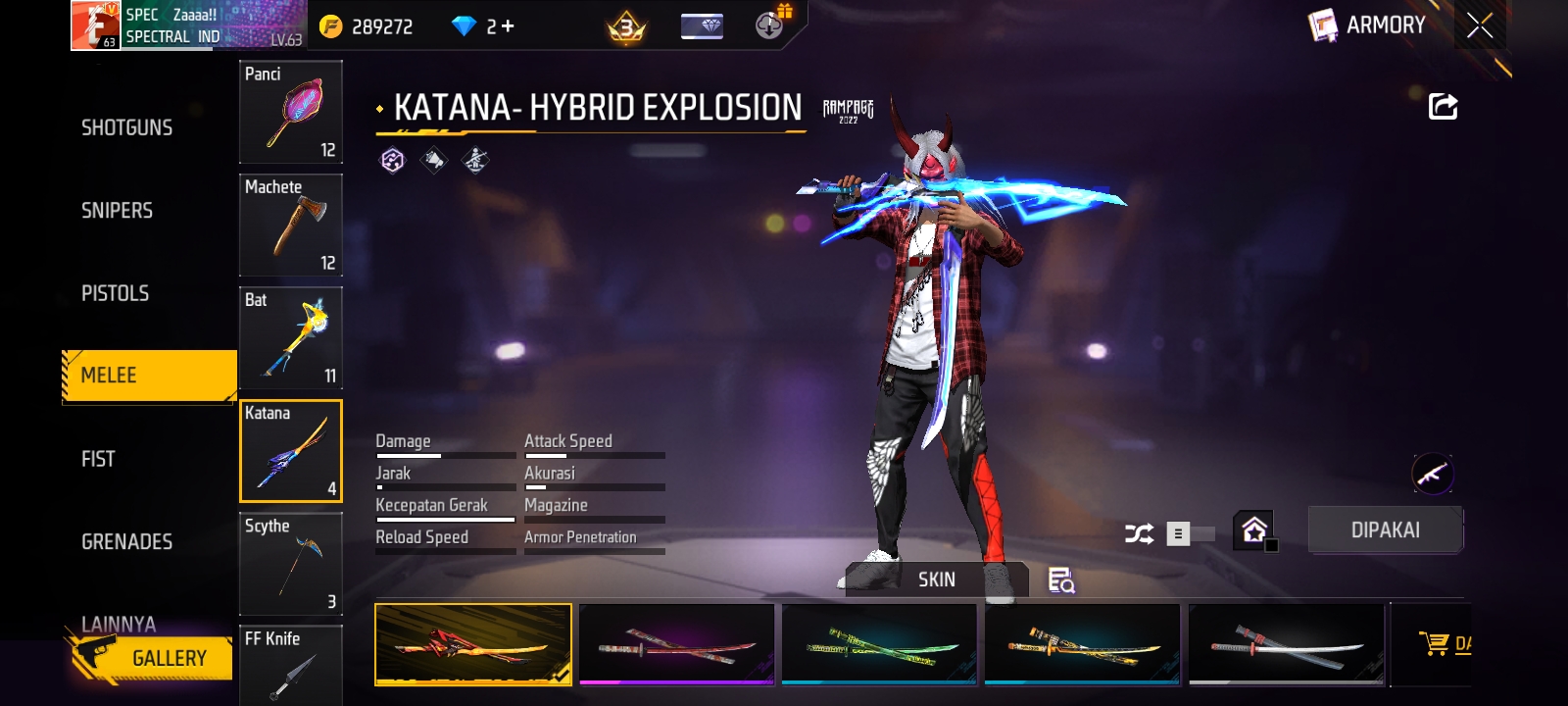Close the Armory screen
Screen dimensions: 1568x706
click(1480, 25)
